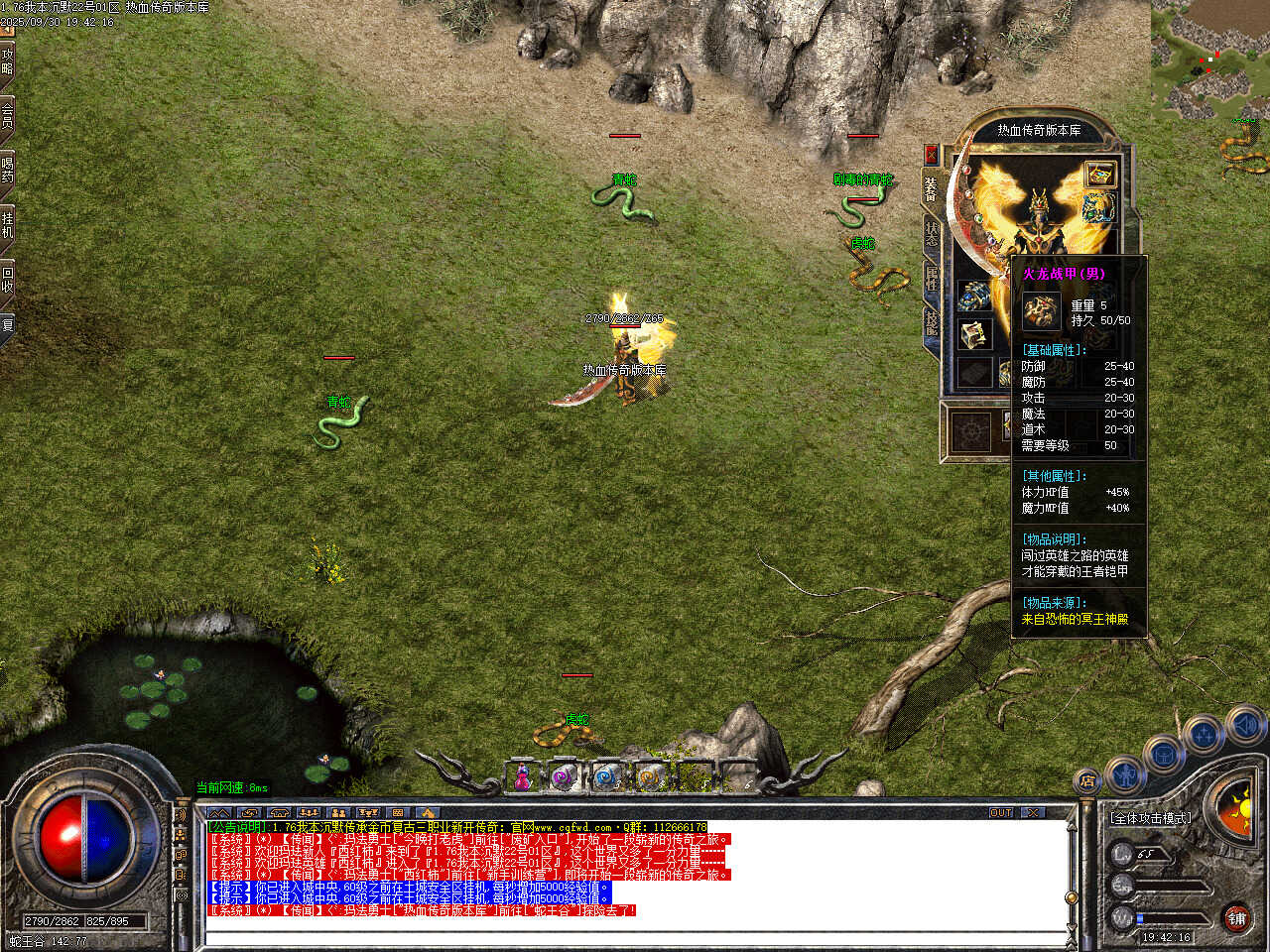Open the 喝药 potion side button
1270x952 pixels.
click(x=7, y=170)
